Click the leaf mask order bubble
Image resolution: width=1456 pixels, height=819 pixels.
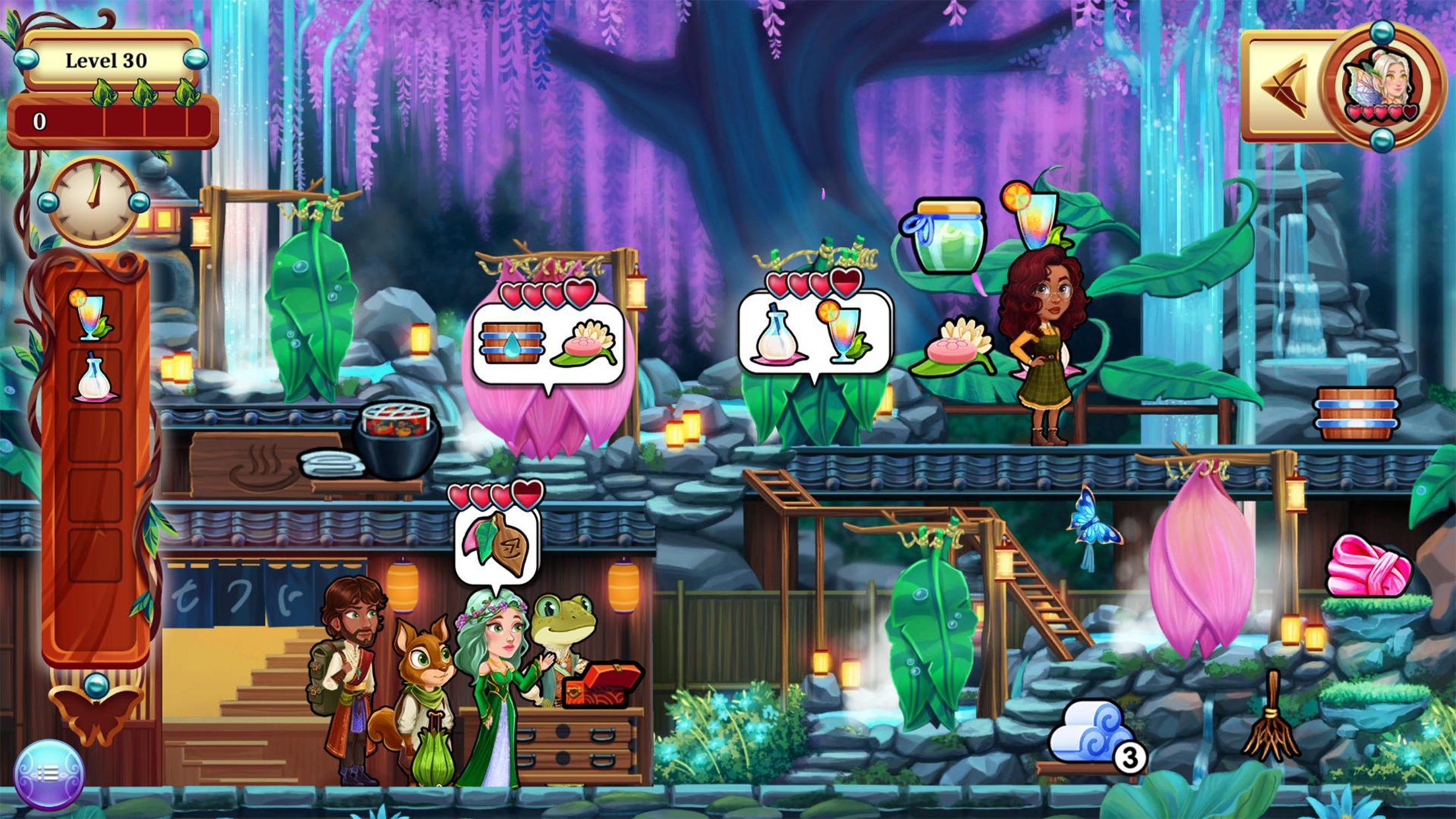click(497, 544)
